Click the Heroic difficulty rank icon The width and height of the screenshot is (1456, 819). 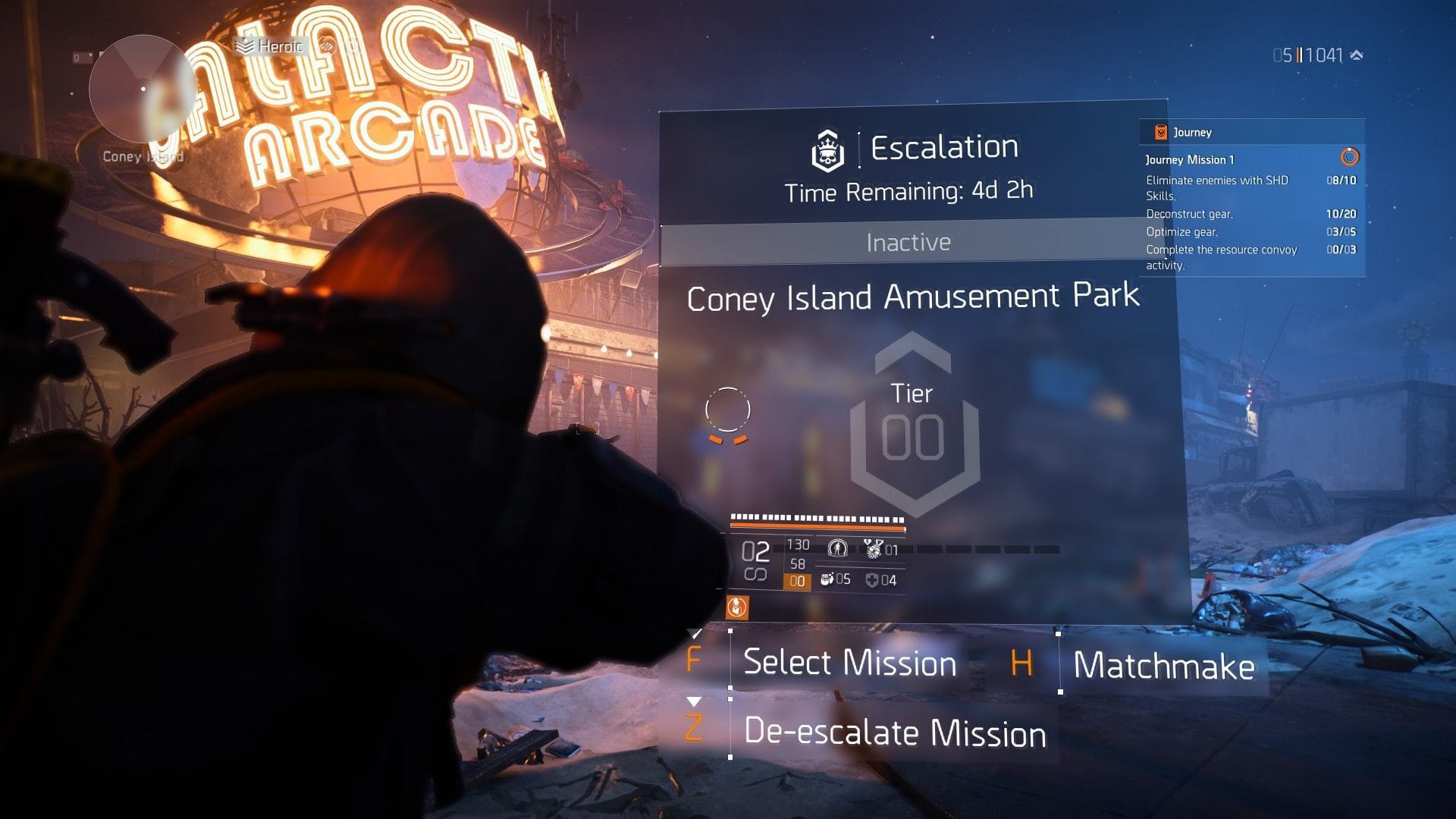[x=245, y=45]
